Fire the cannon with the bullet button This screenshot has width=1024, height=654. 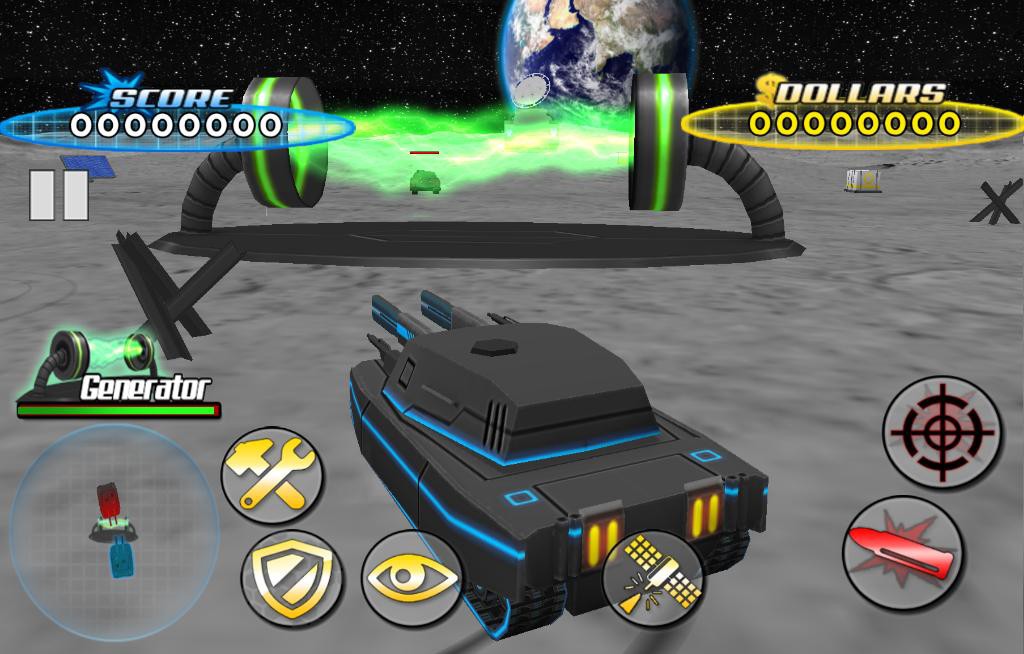click(x=902, y=552)
